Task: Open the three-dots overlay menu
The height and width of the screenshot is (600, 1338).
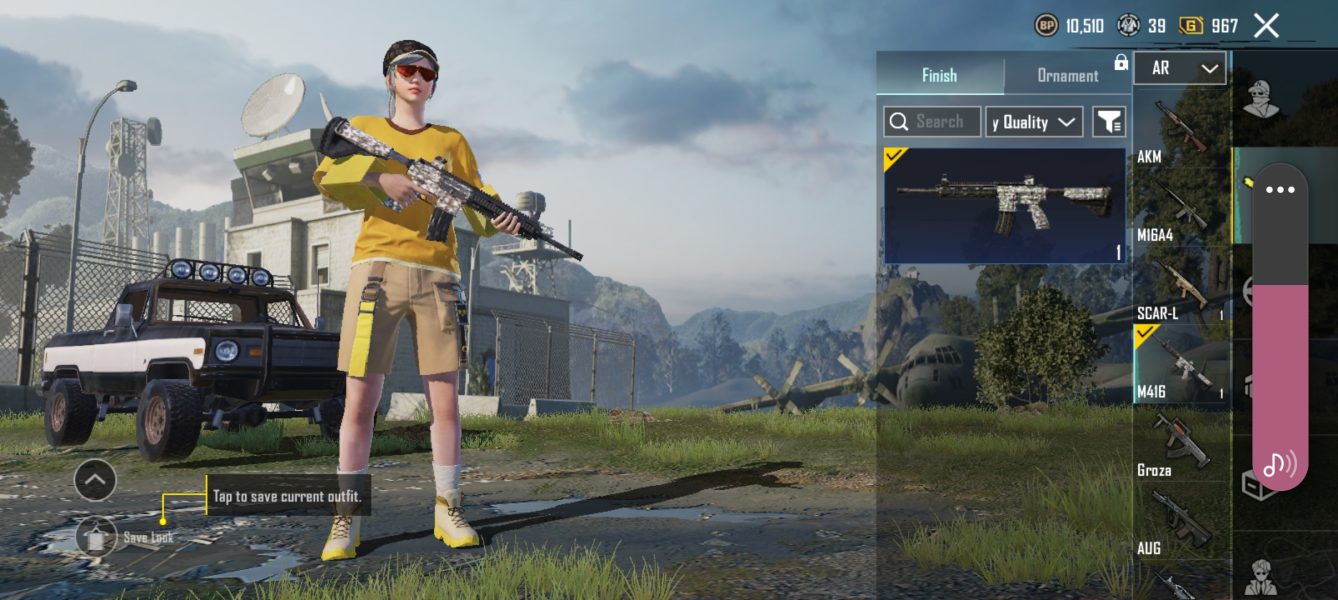Action: point(1280,190)
